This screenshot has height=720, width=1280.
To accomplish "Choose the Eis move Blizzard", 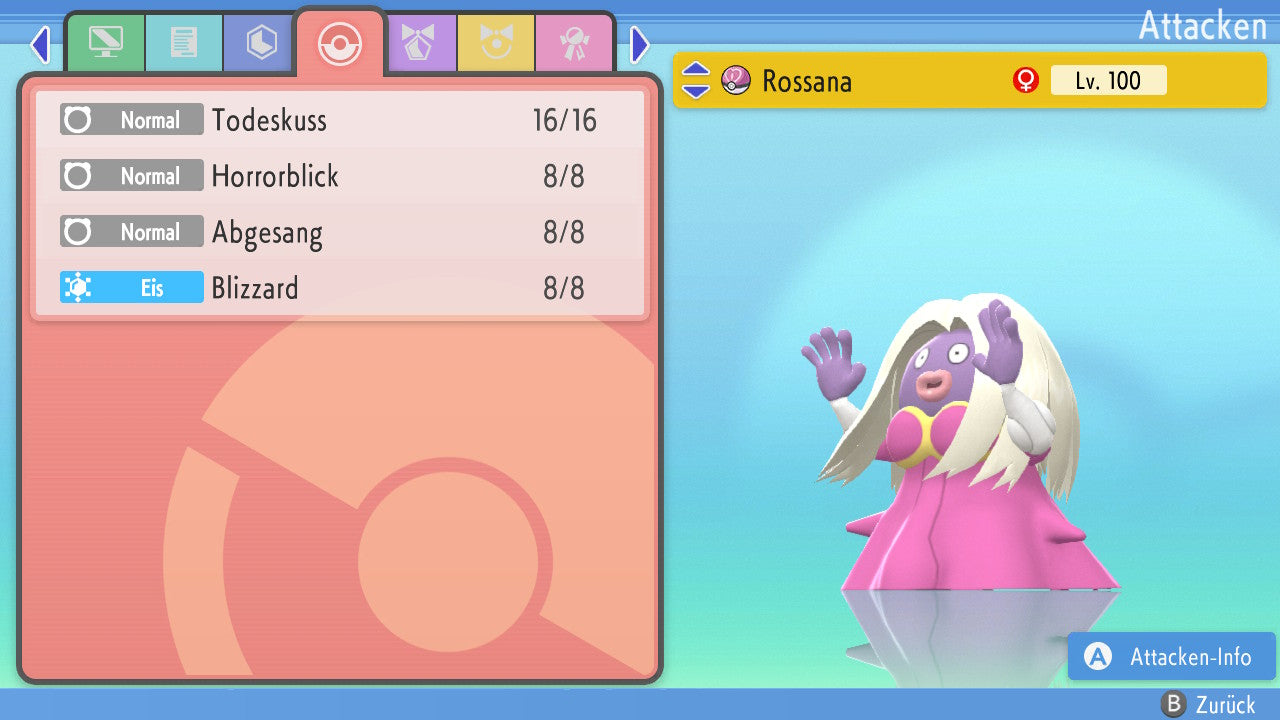I will (340, 288).
